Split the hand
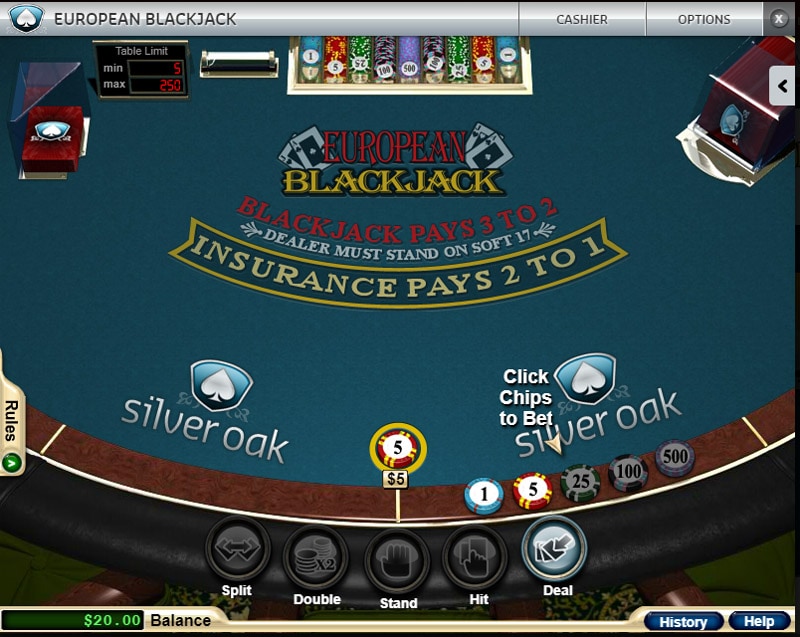The width and height of the screenshot is (800, 637). 237,551
